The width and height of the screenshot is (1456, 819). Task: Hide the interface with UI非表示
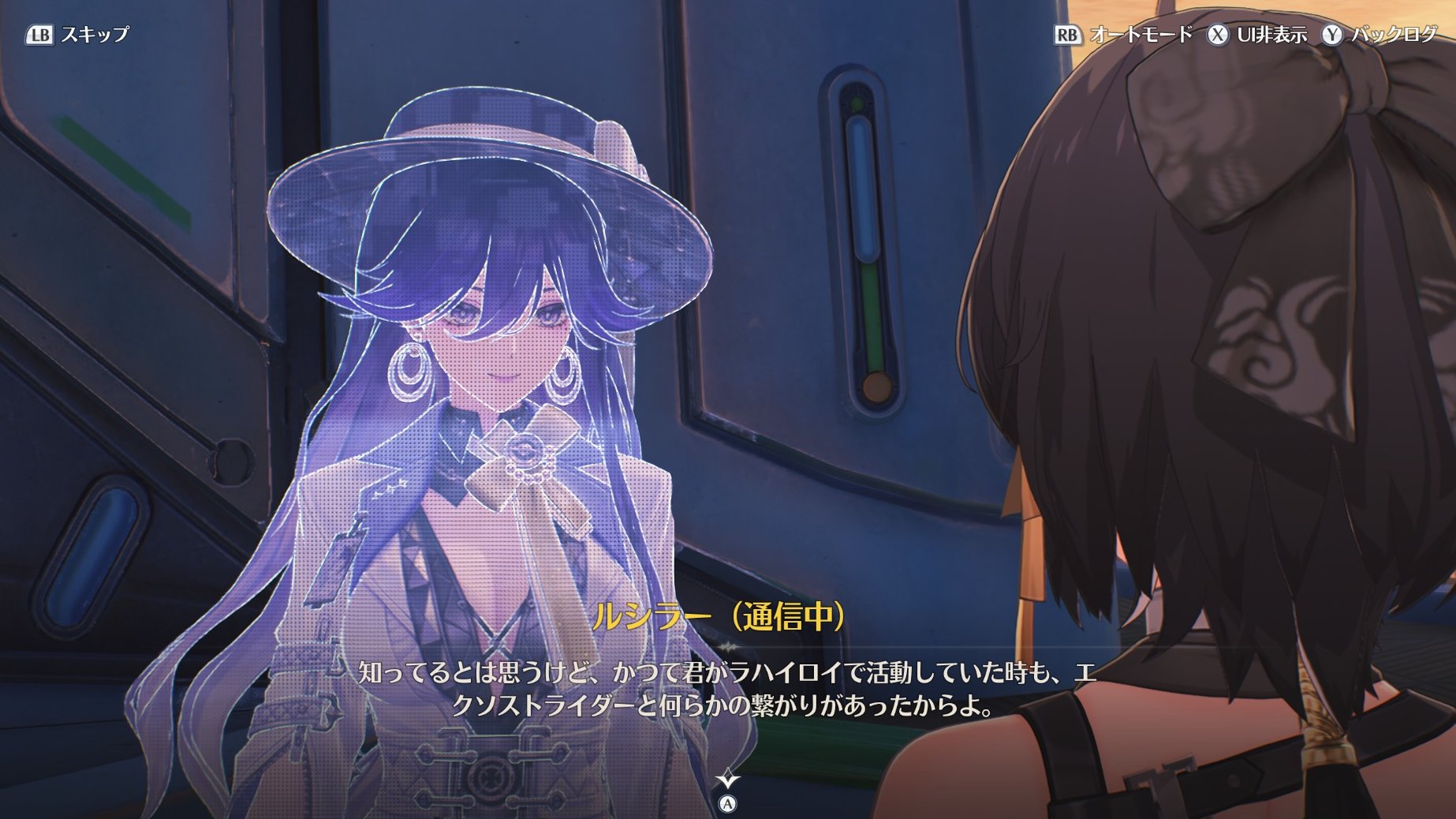pyautogui.click(x=1256, y=35)
